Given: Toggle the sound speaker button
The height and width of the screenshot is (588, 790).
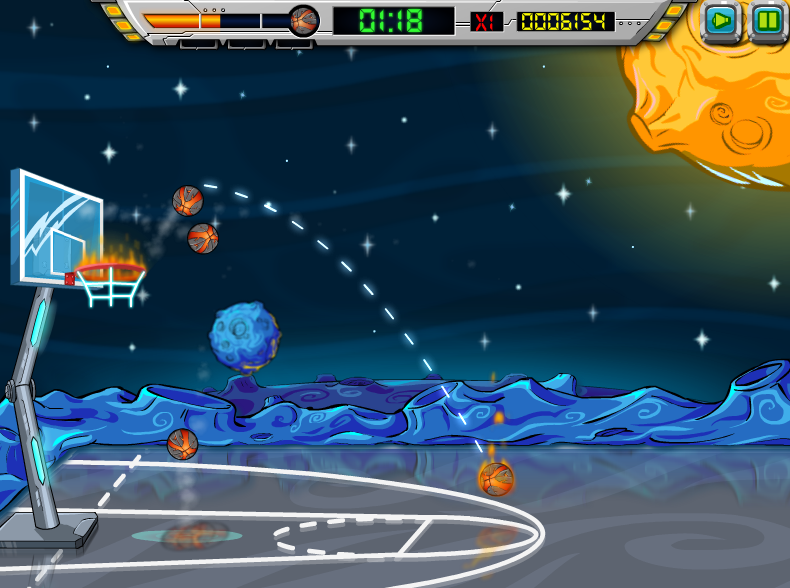Looking at the screenshot, I should pos(720,20).
